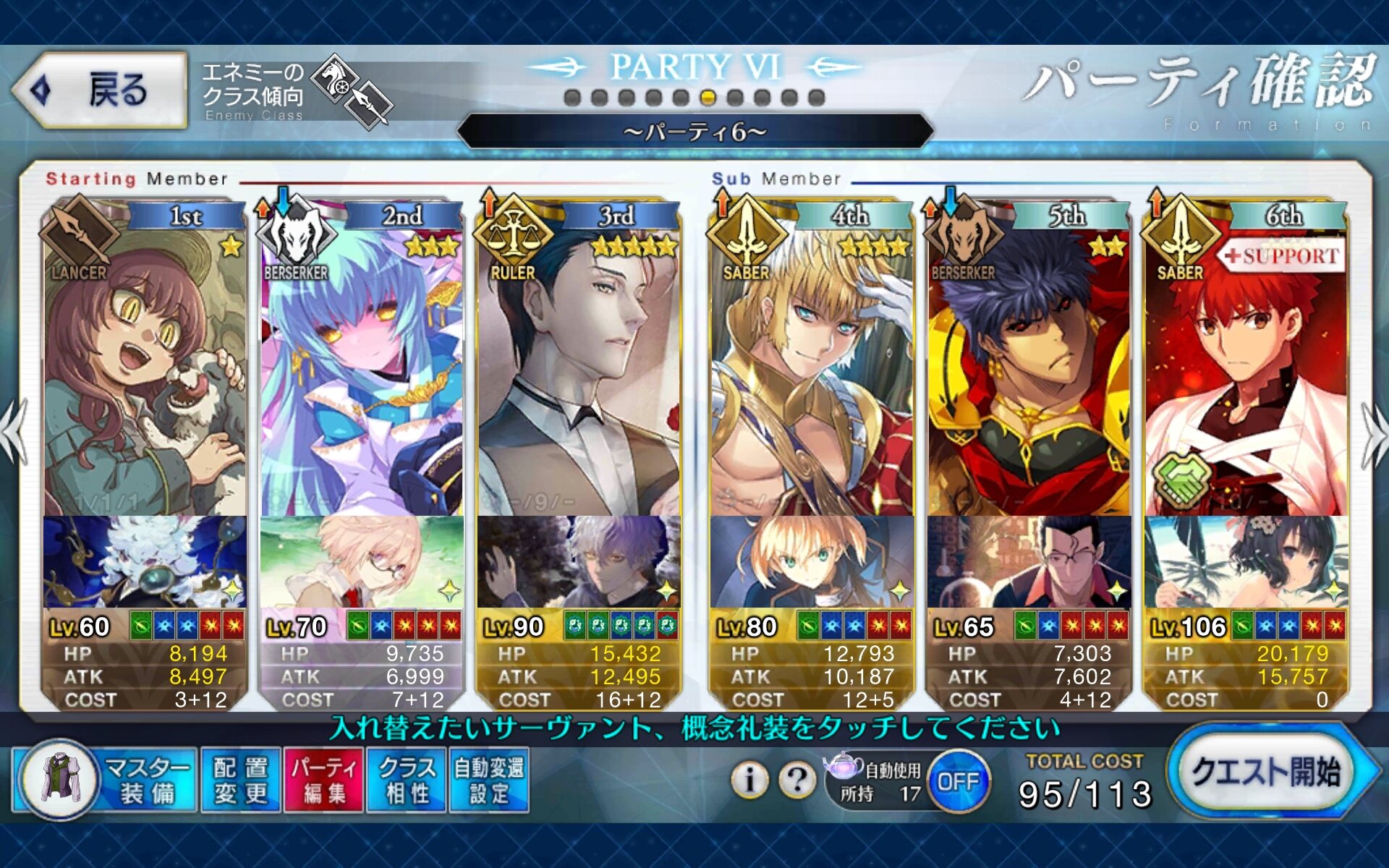Pick the 5th slot Berserker servant card

click(x=1029, y=376)
